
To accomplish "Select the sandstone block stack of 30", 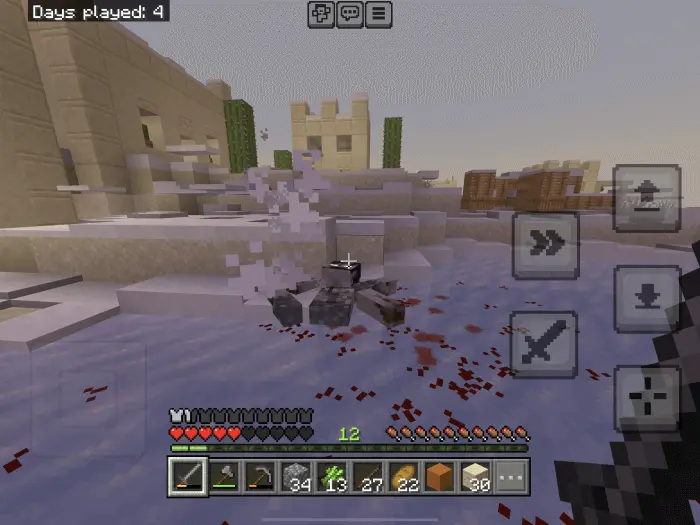I will point(475,477).
